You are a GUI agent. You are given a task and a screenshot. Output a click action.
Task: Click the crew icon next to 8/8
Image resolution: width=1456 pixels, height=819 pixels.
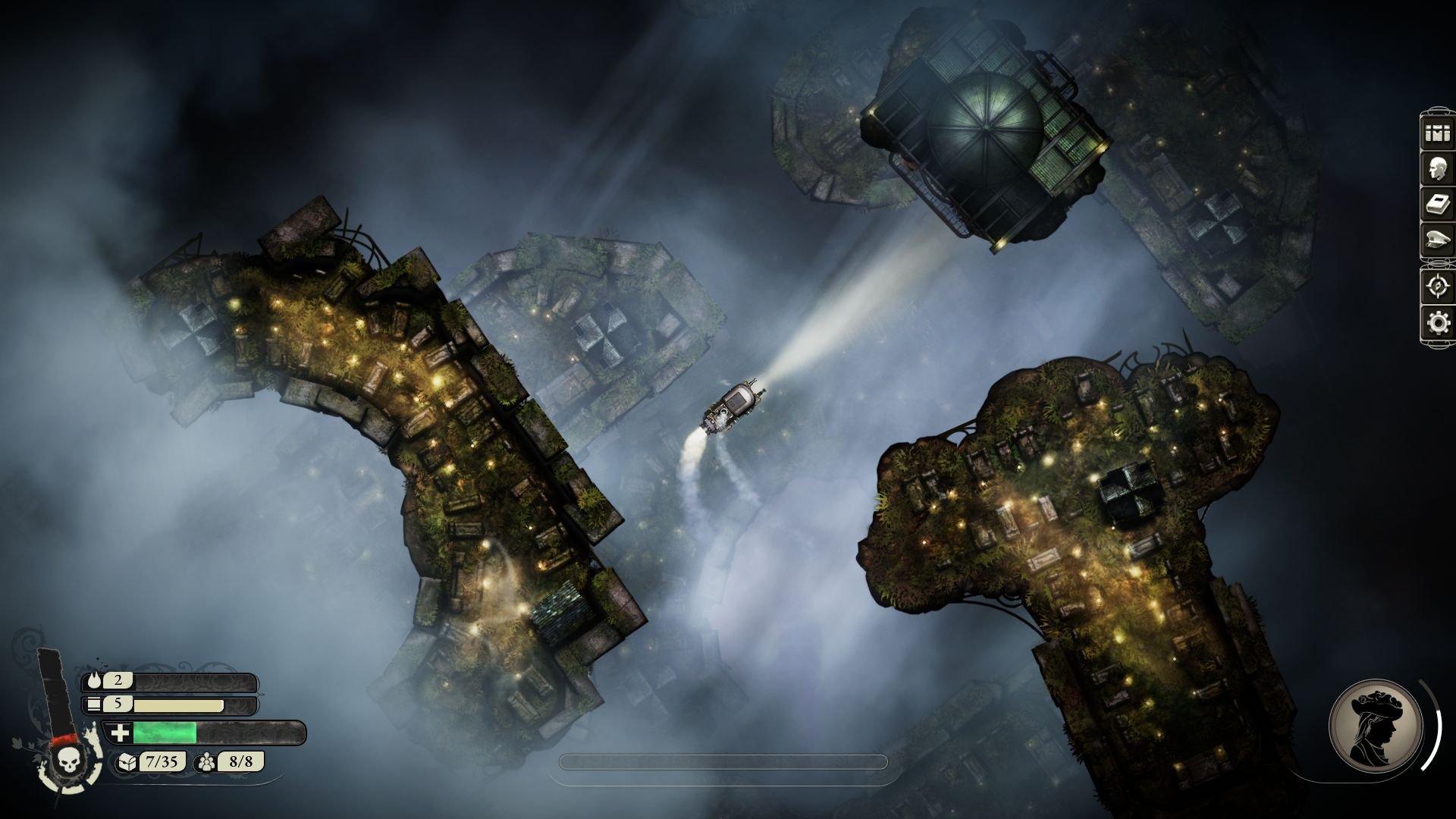pos(205,763)
